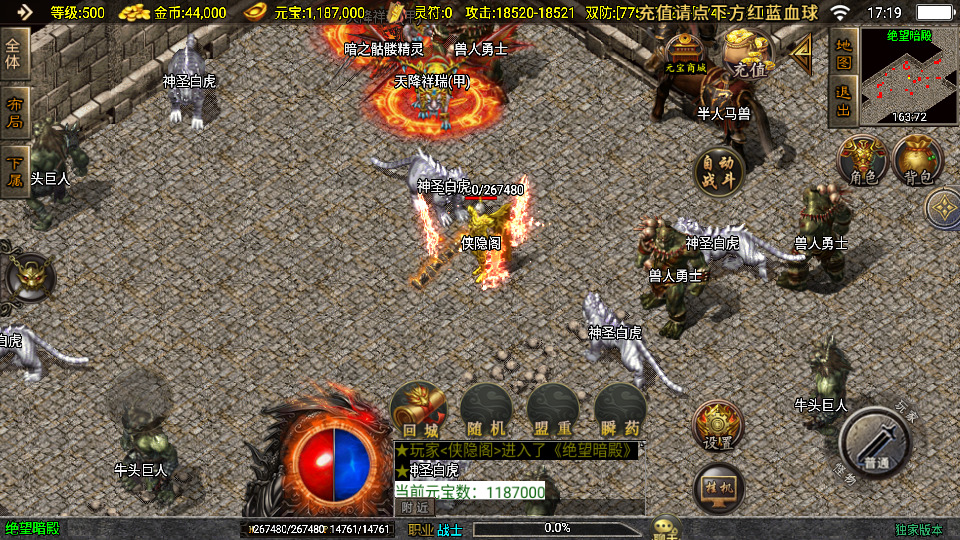This screenshot has height=540, width=960.
Task: Collapse the top icons with the gold arrow
Action: 801,54
